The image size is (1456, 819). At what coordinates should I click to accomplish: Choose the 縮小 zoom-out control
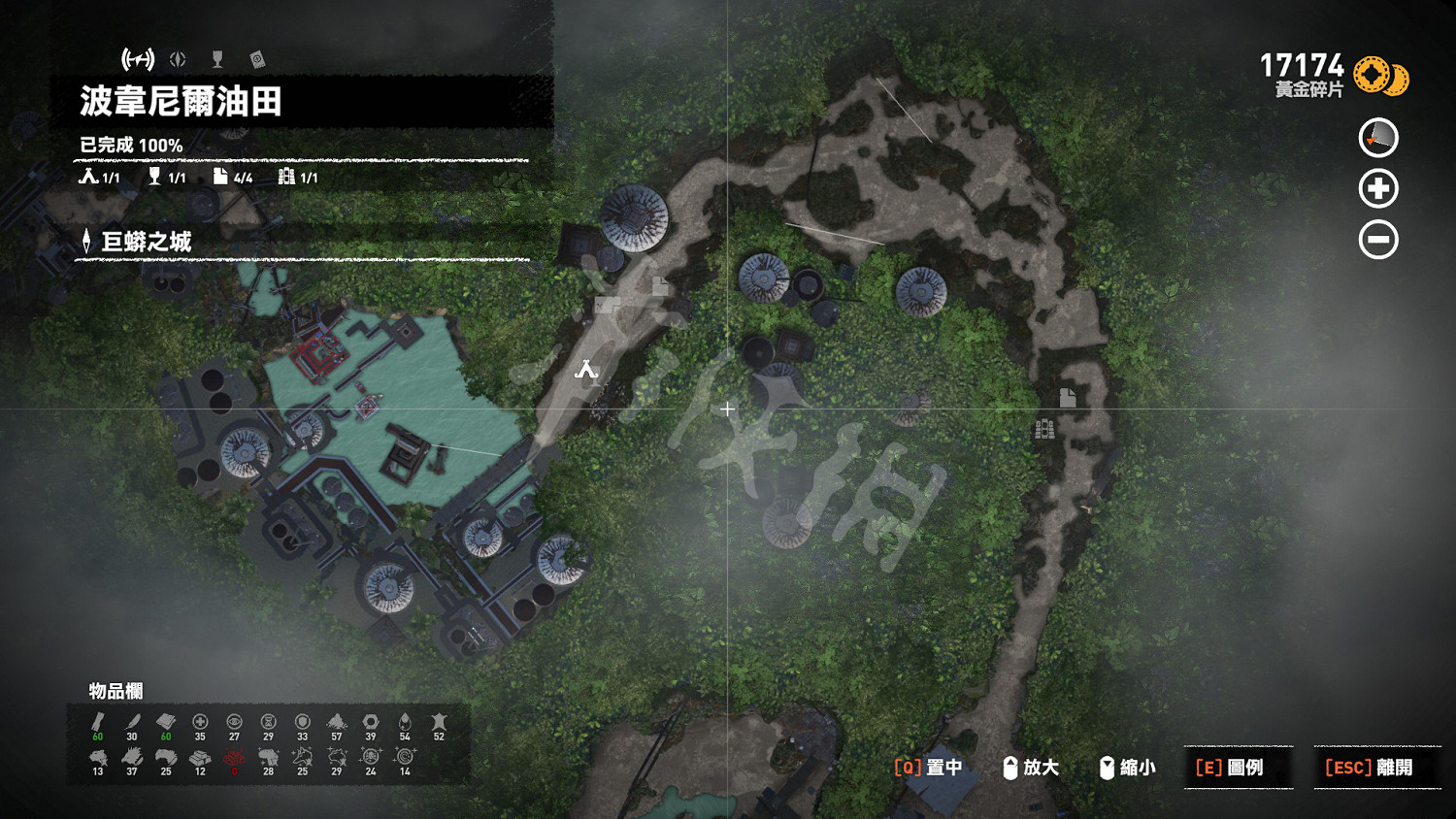1127,768
